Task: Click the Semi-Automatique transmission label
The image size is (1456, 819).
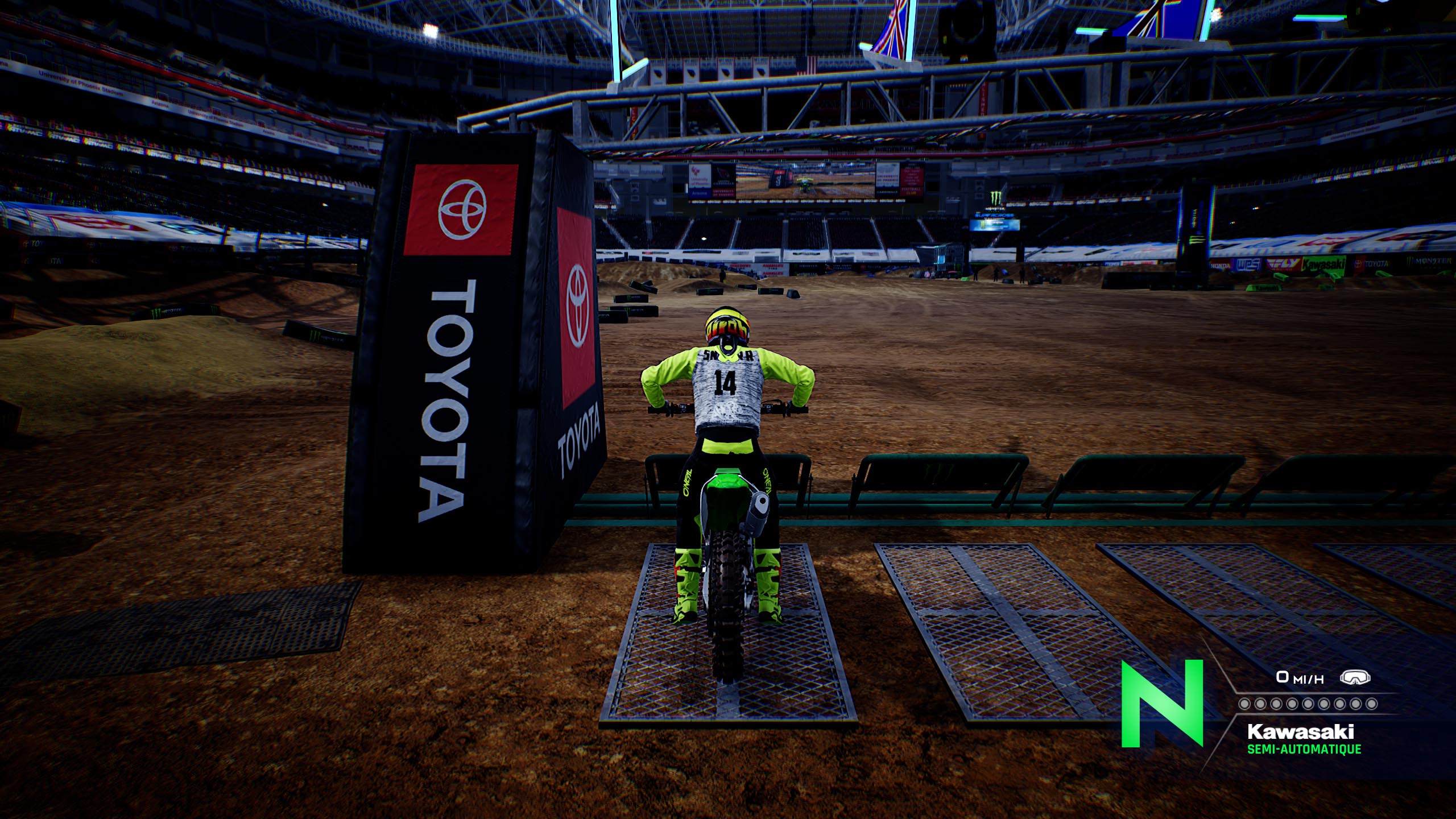Action: (x=1304, y=749)
